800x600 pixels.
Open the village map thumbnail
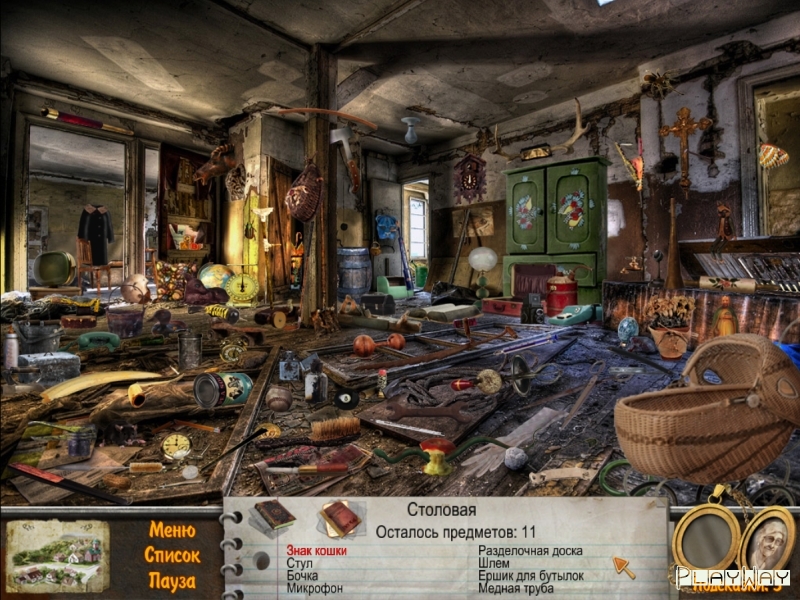tap(56, 555)
